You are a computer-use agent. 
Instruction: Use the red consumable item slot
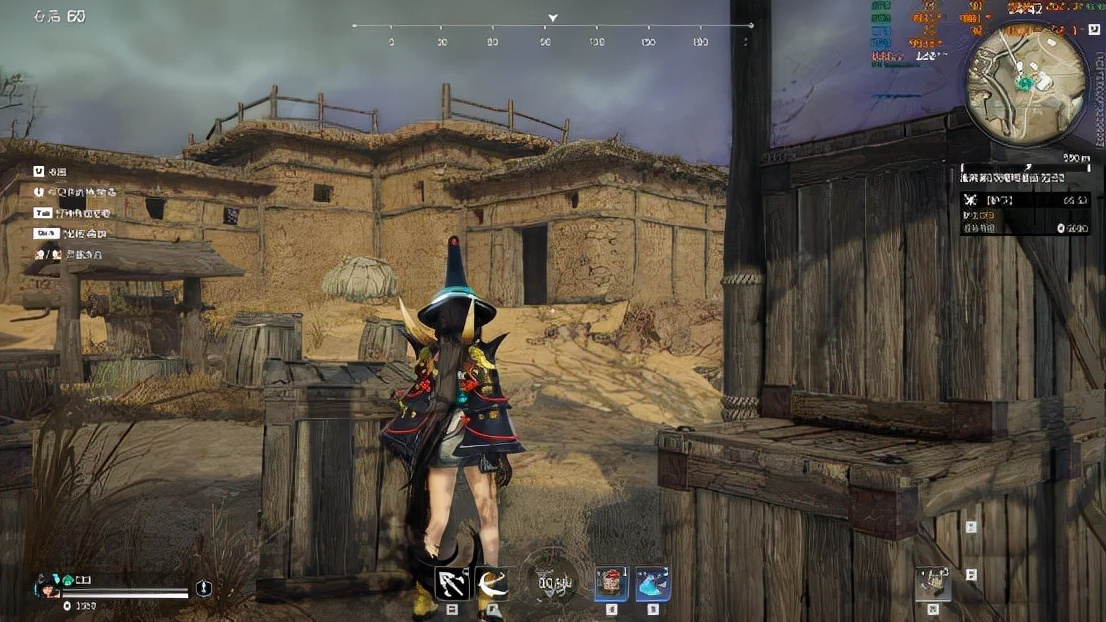click(x=611, y=583)
